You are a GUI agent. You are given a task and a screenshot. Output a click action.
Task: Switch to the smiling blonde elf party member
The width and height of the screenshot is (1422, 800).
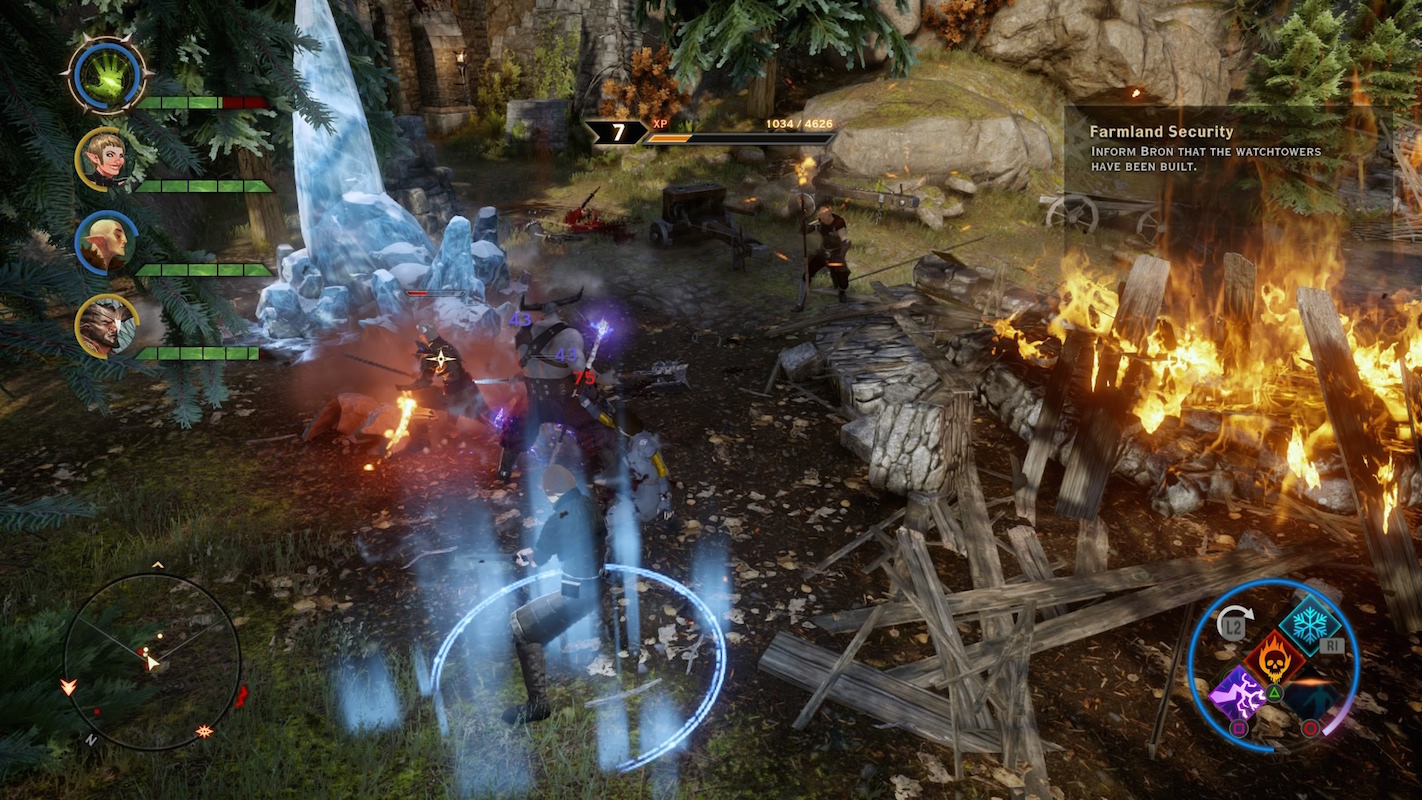(106, 158)
